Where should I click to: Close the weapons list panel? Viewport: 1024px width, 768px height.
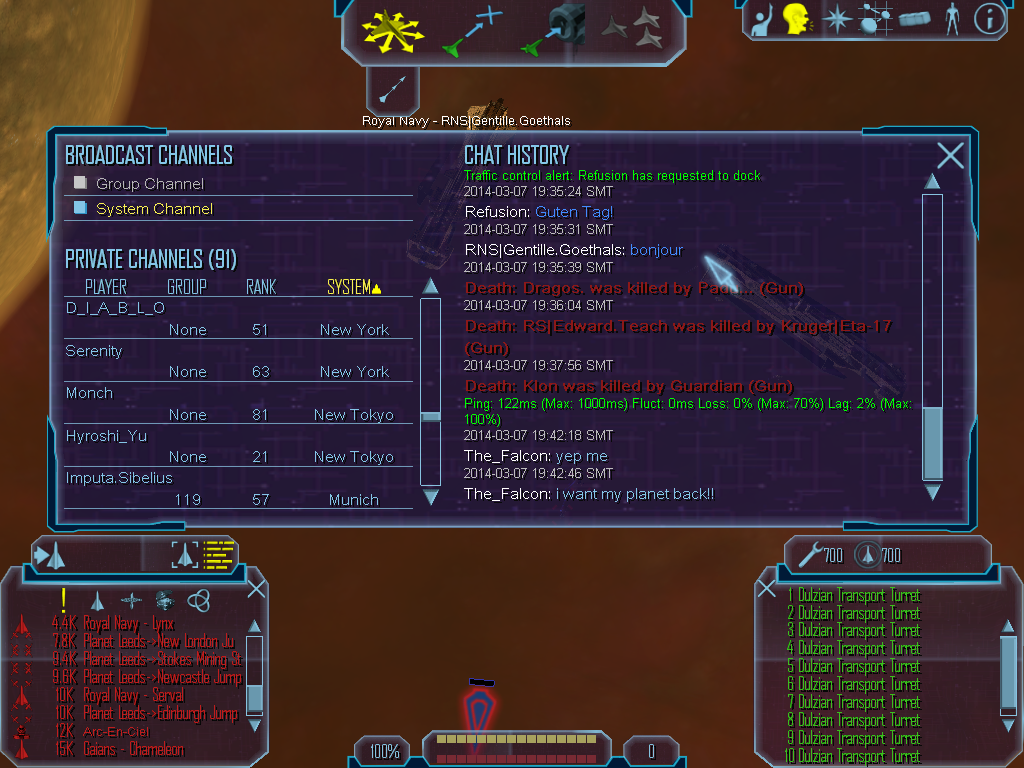(766, 588)
